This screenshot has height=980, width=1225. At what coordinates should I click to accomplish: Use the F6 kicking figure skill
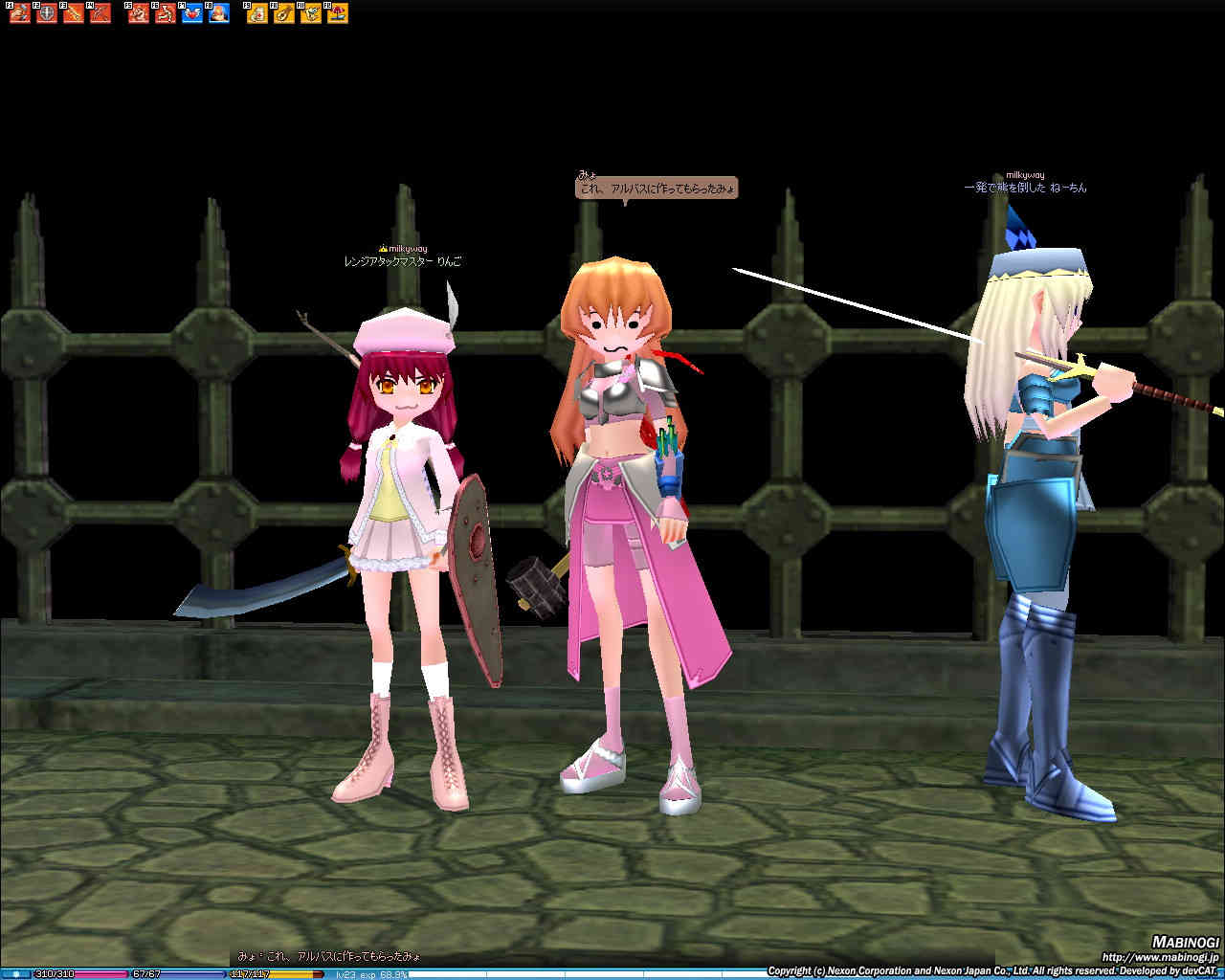pos(166,13)
